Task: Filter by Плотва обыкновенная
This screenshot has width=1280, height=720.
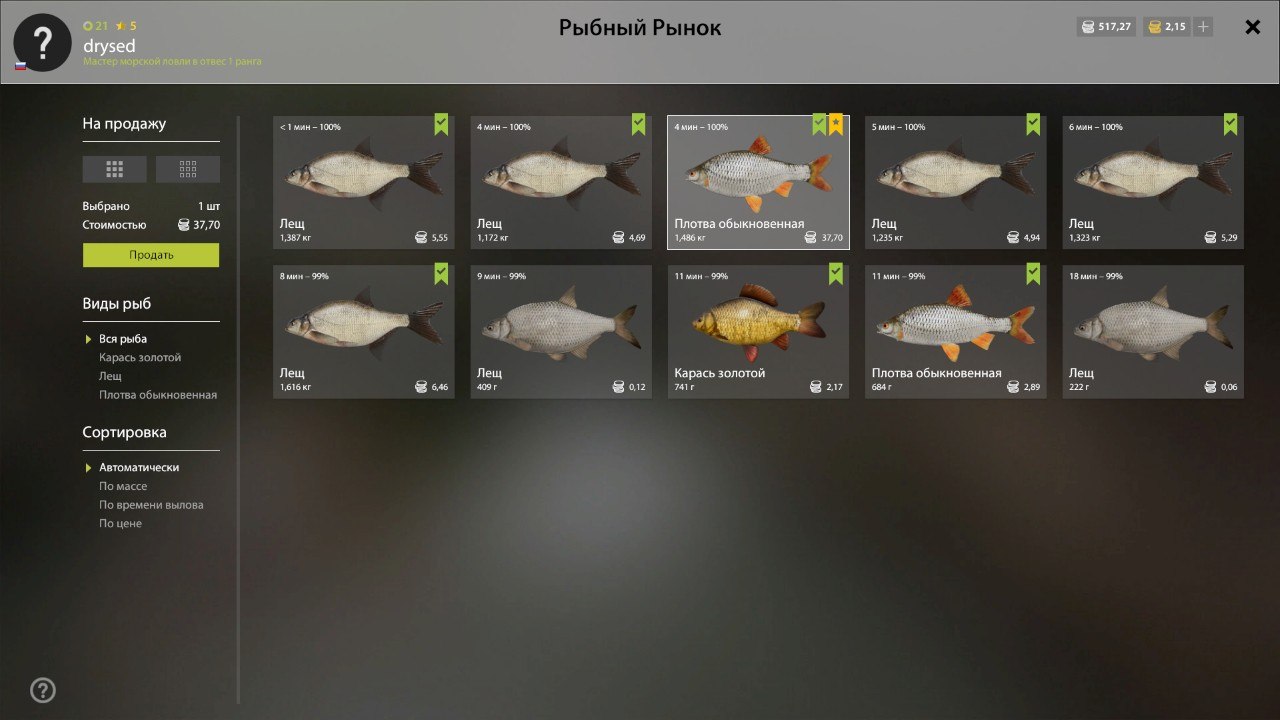Action: (x=157, y=395)
